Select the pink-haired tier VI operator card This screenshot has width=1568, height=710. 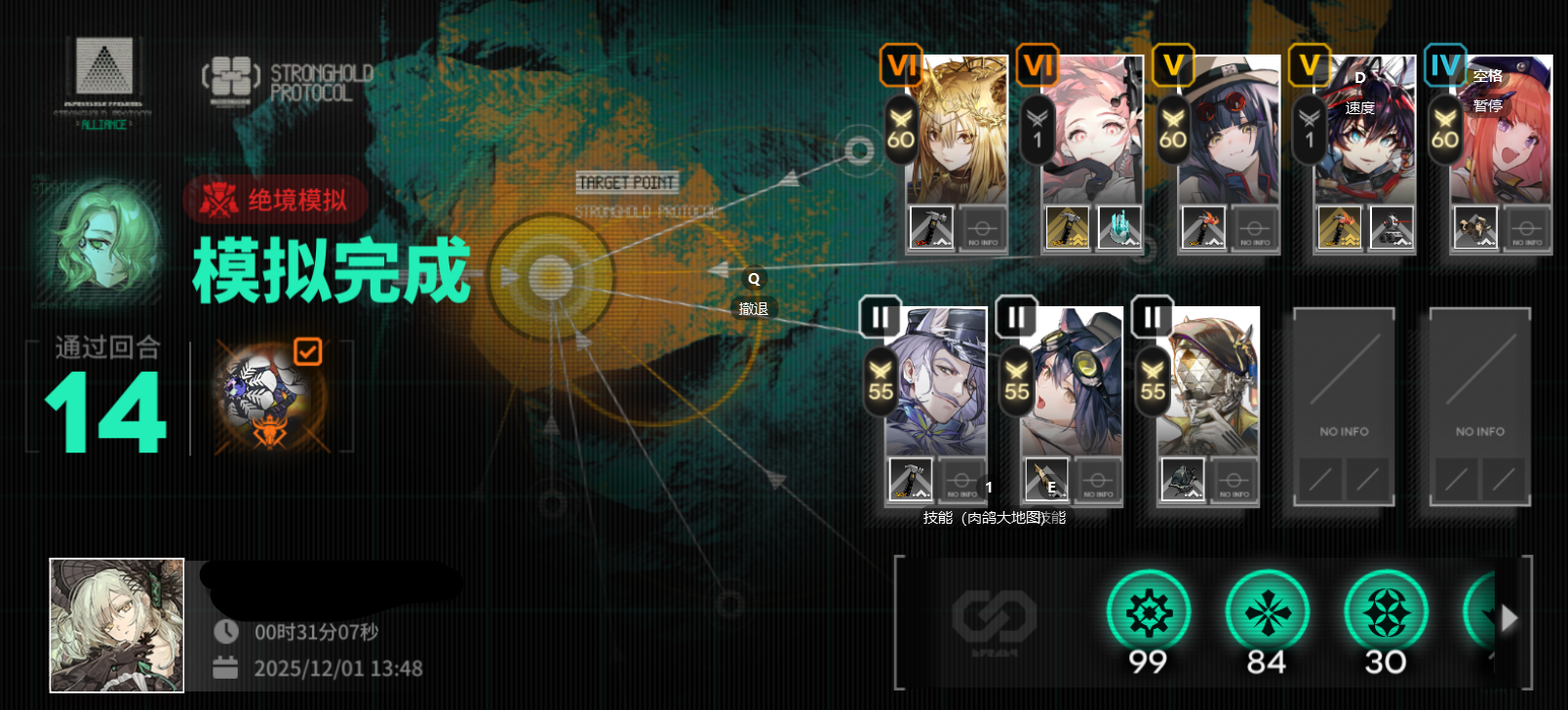coord(1092,132)
